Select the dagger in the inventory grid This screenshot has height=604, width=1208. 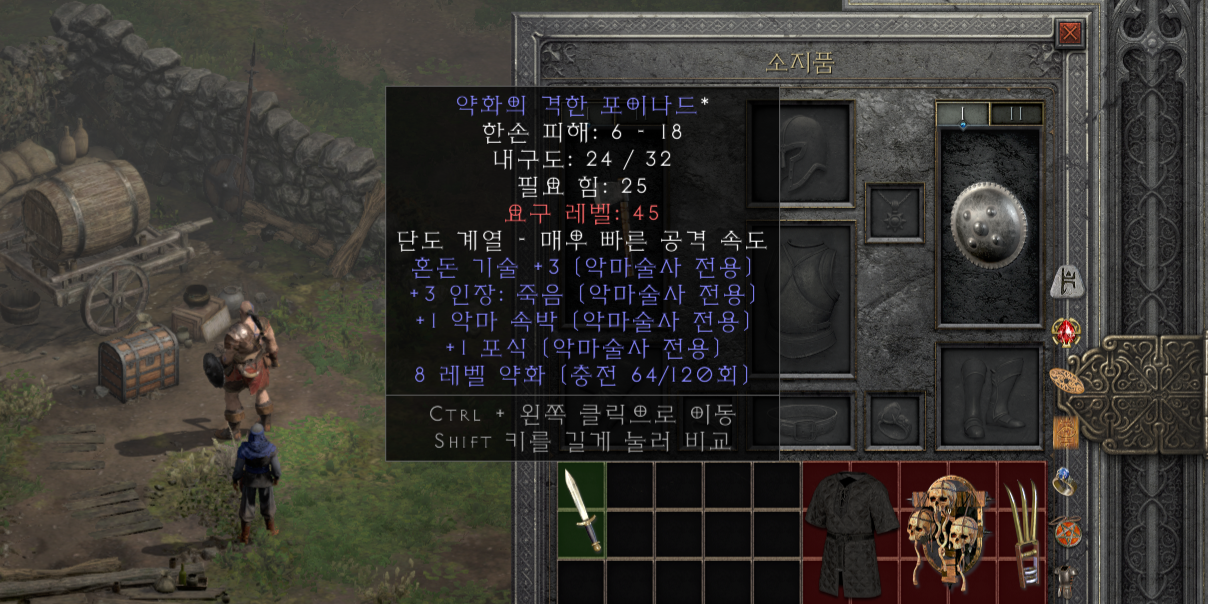(x=581, y=510)
